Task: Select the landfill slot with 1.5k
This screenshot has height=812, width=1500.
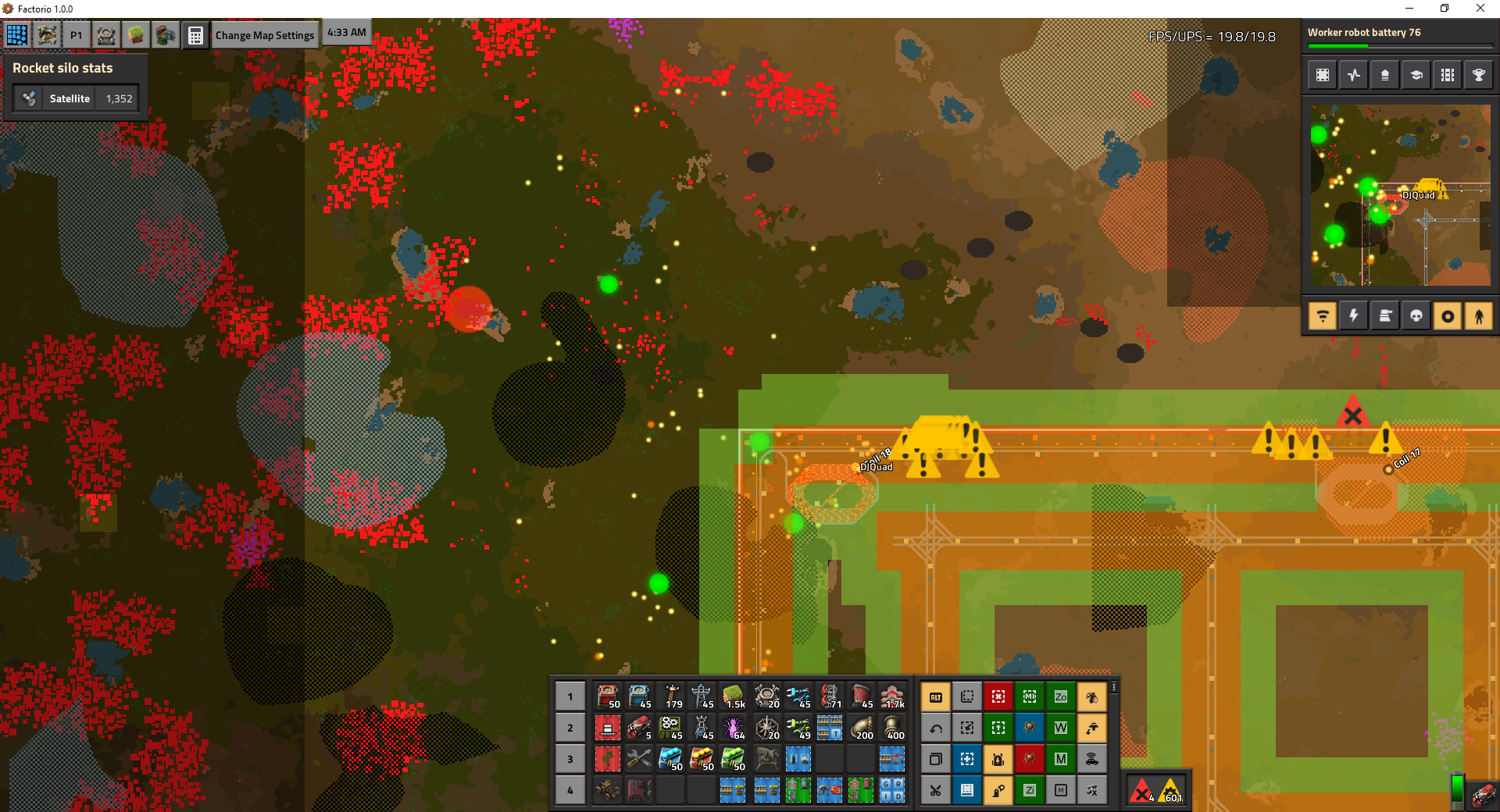Action: (733, 696)
